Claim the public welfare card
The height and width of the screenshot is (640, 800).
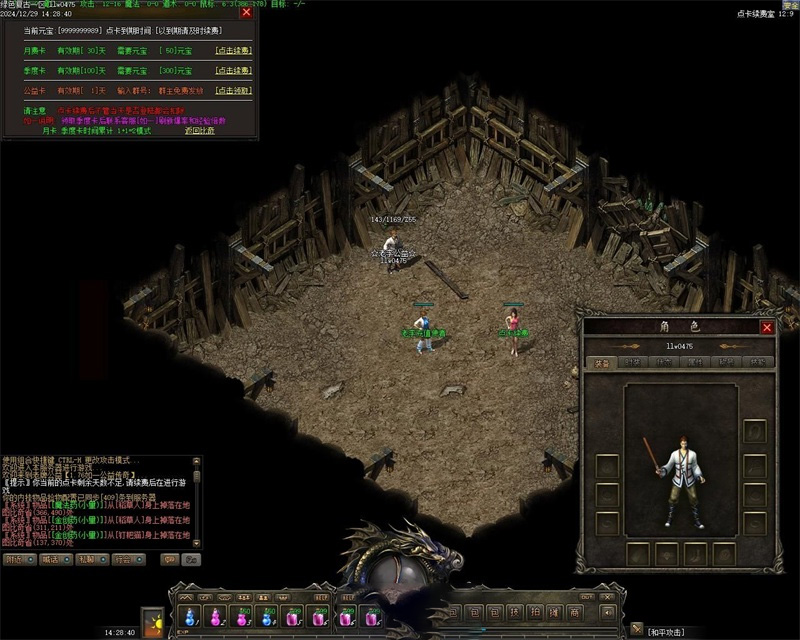tap(233, 91)
